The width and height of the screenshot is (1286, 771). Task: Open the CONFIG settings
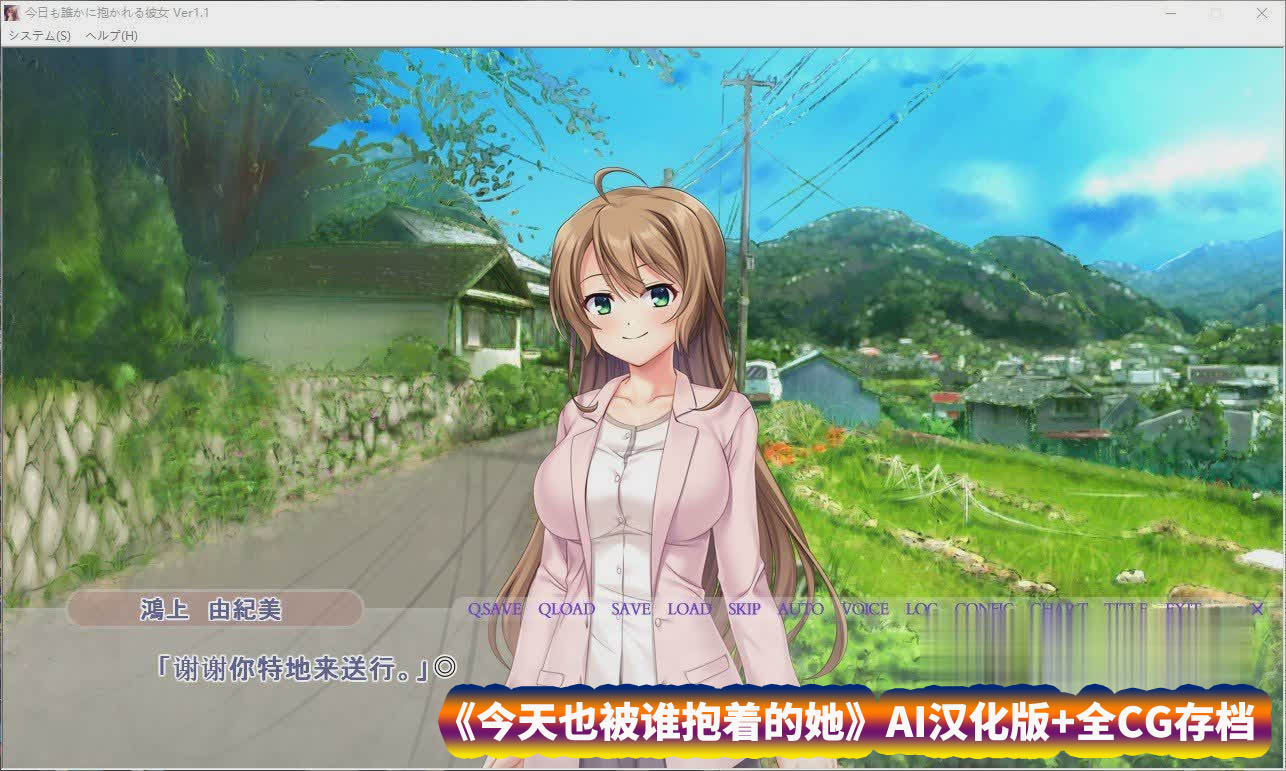pyautogui.click(x=984, y=609)
